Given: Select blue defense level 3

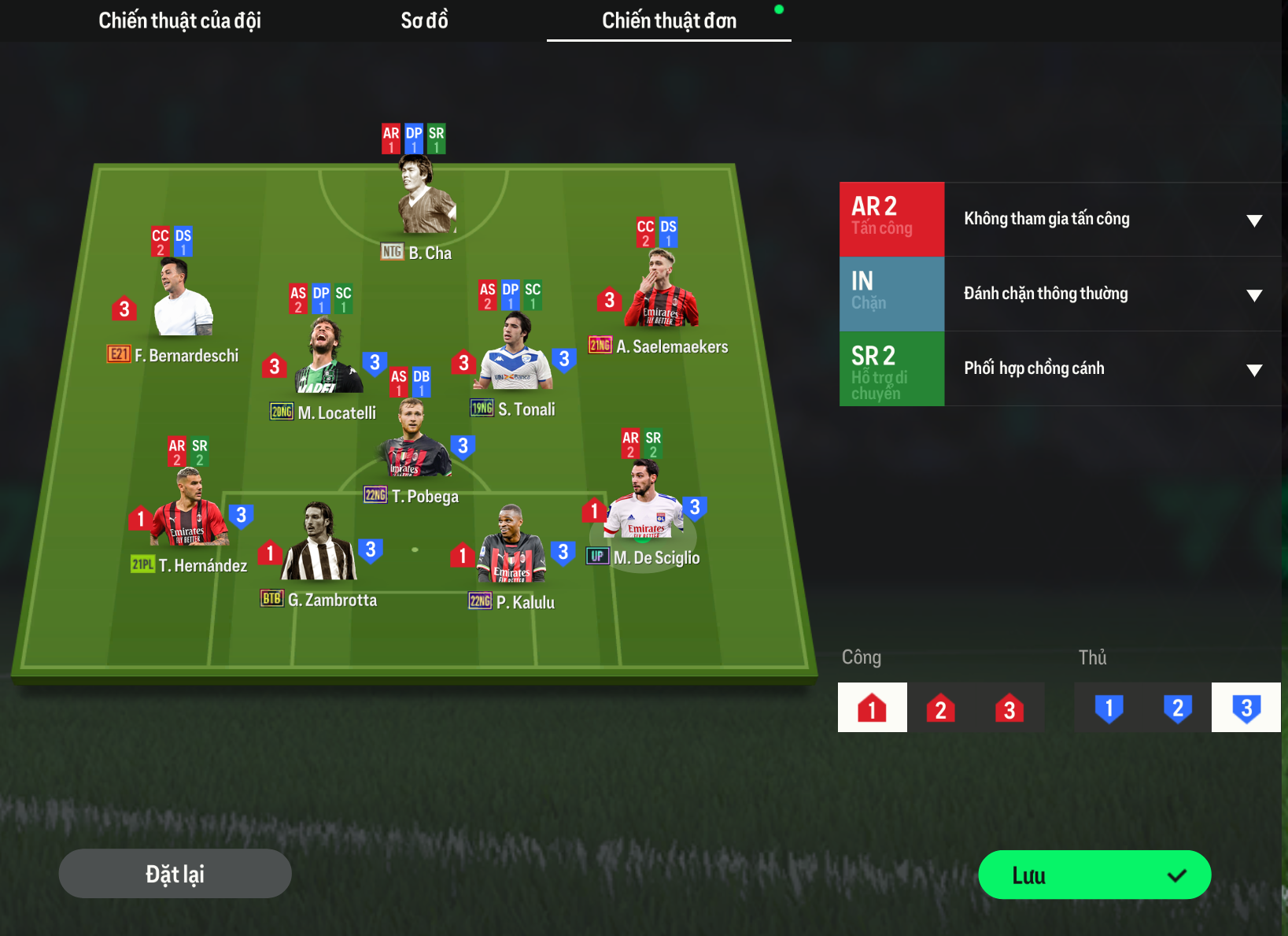Looking at the screenshot, I should (1246, 708).
